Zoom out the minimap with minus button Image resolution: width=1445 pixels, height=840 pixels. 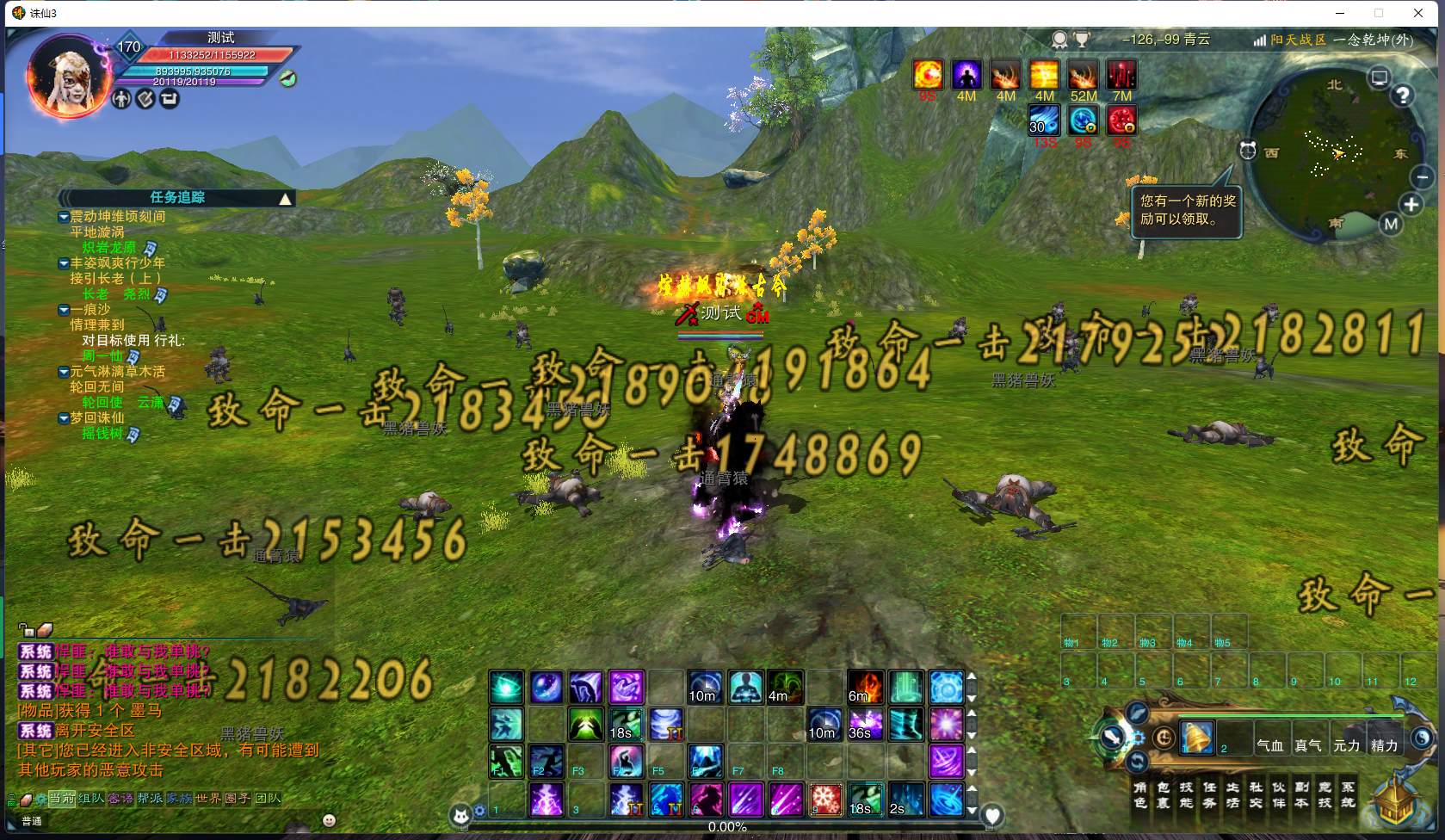(x=1423, y=177)
